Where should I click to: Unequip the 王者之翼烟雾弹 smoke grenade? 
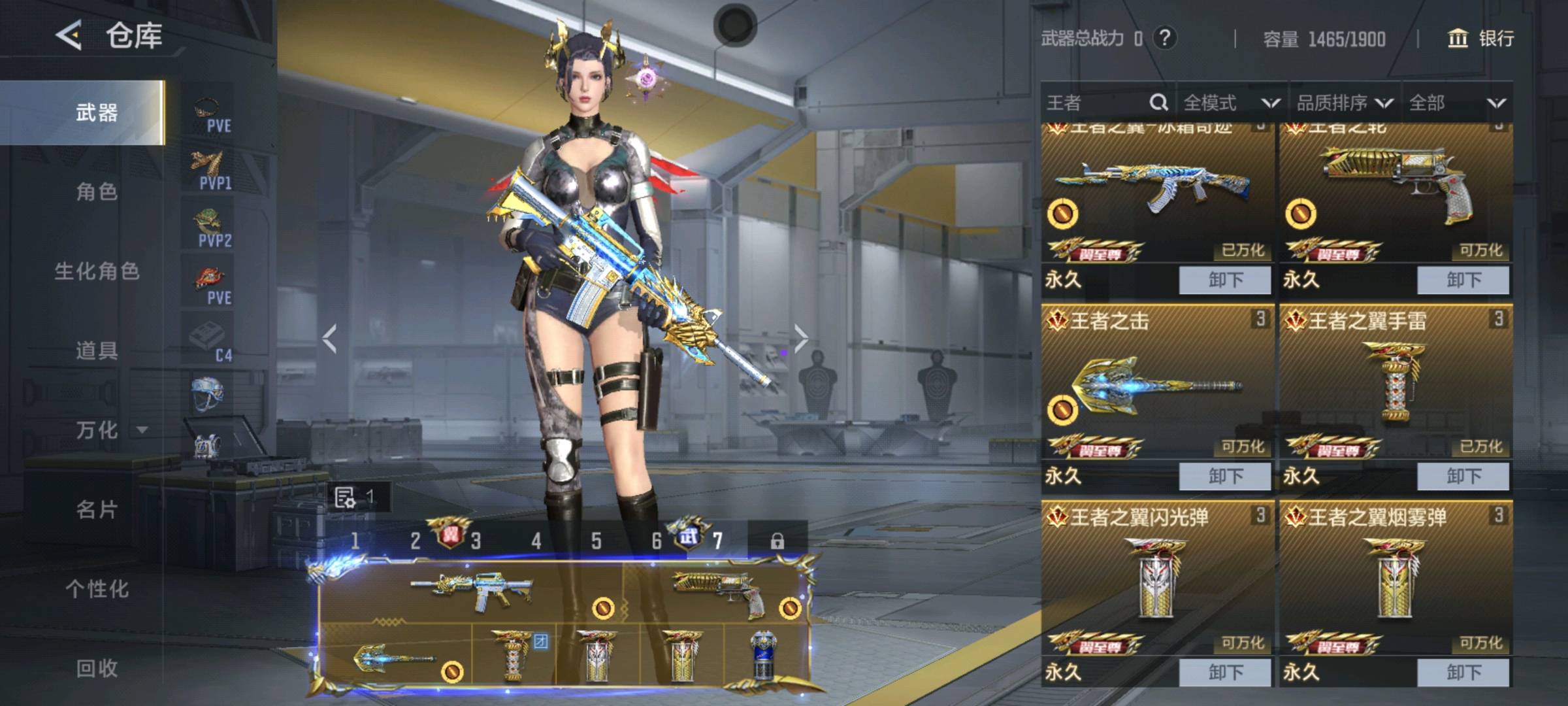click(1463, 673)
